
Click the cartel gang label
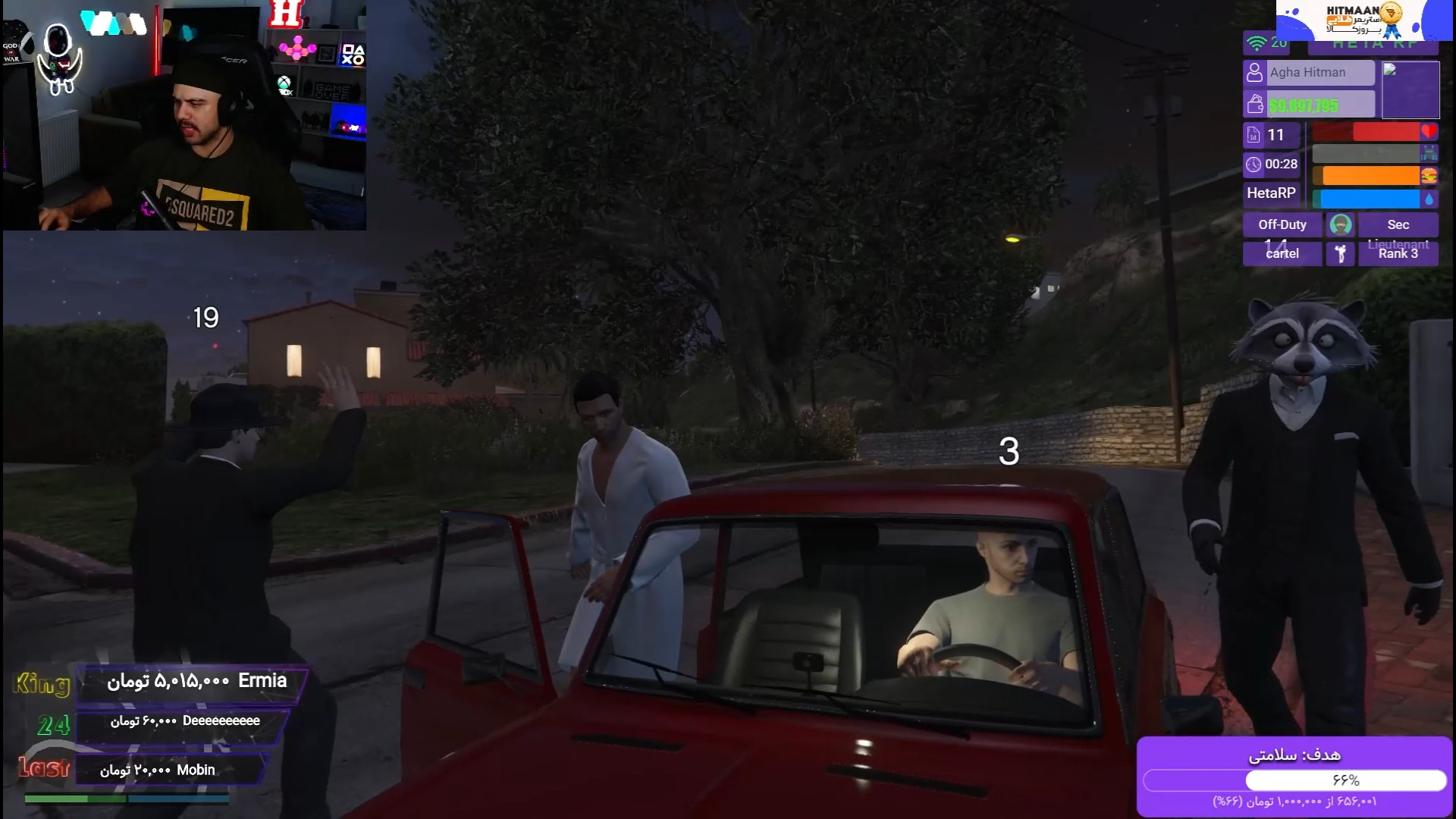(1282, 253)
